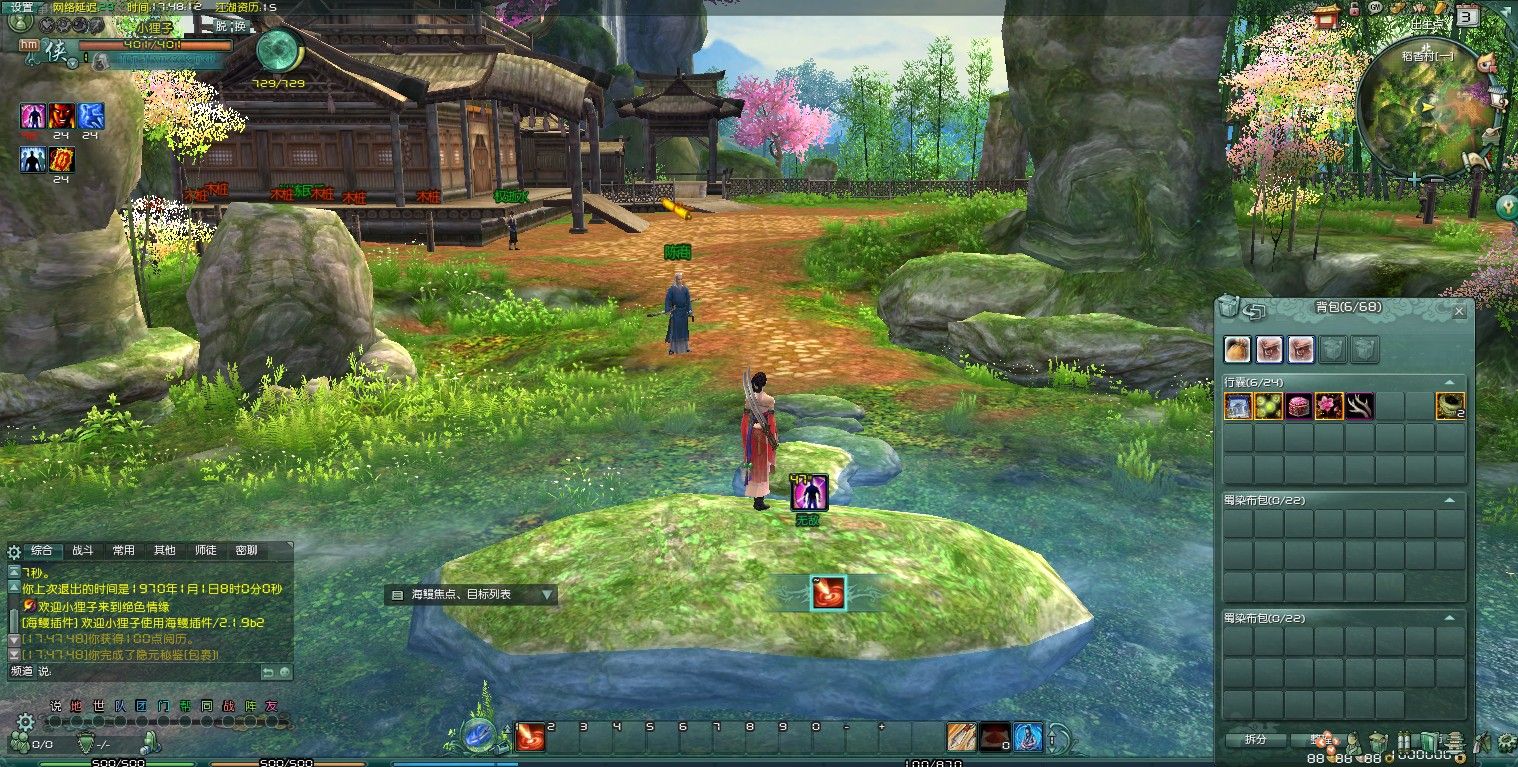
Task: Activate the red skill in hotbar slot one
Action: (529, 739)
